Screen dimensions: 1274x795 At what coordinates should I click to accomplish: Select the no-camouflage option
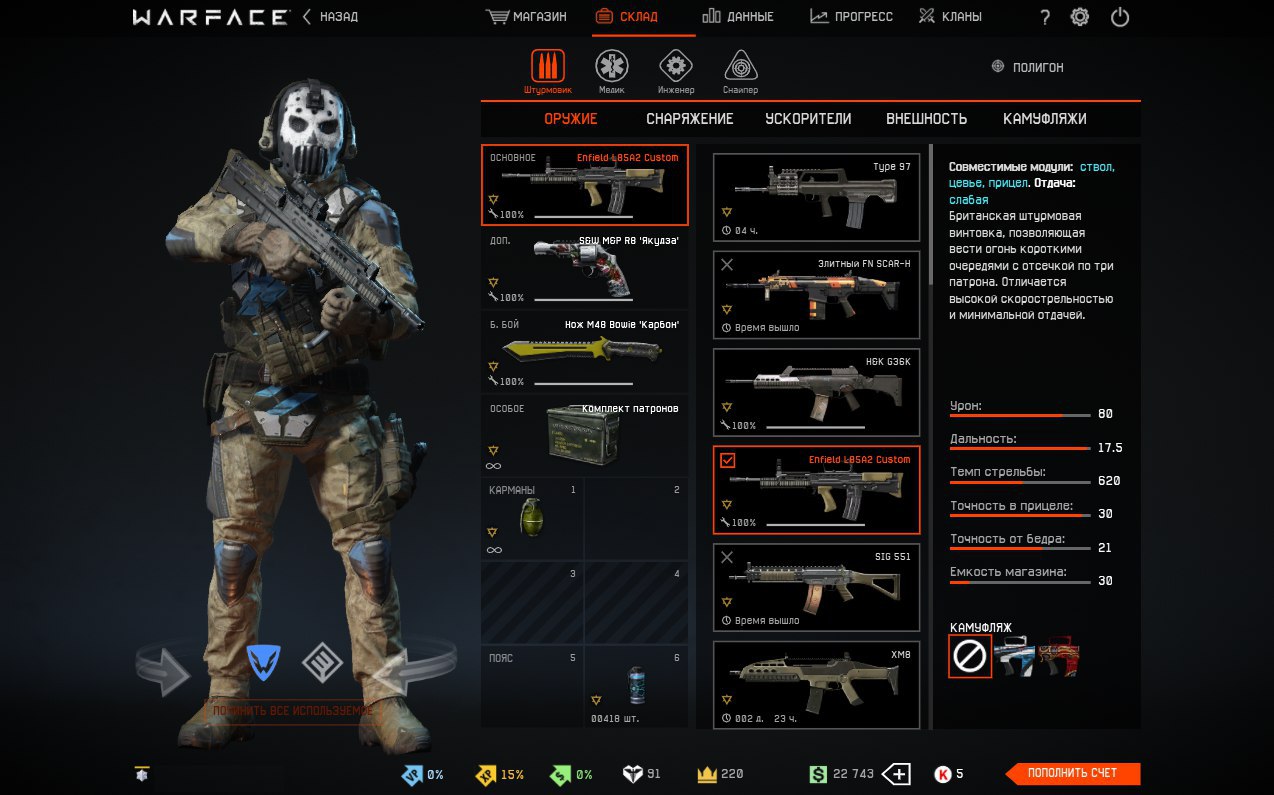tap(970, 656)
